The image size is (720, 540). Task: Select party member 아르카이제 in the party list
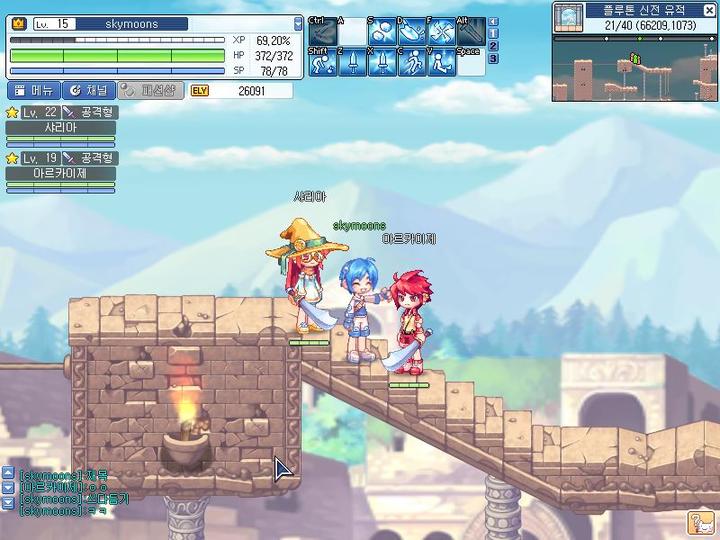click(x=60, y=172)
